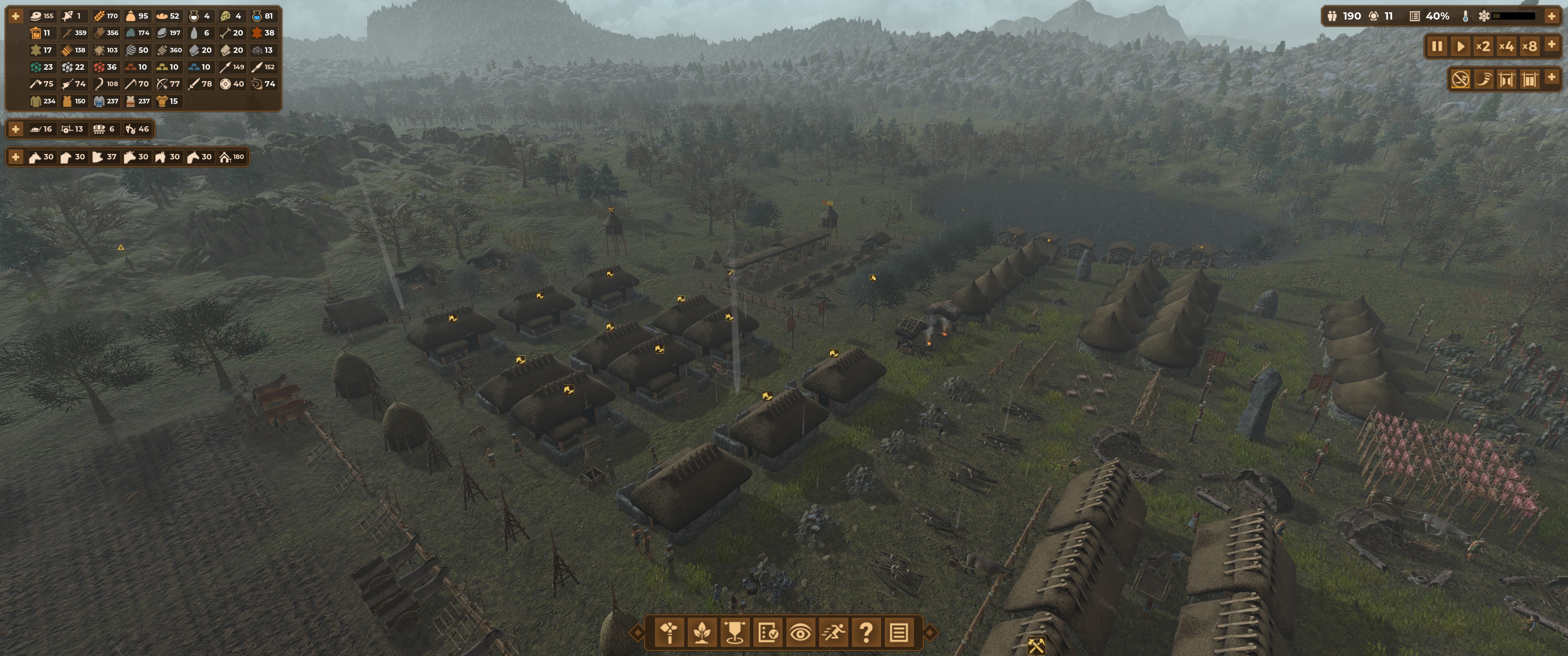Switch game speed to x2
The width and height of the screenshot is (1568, 656).
click(x=1483, y=46)
